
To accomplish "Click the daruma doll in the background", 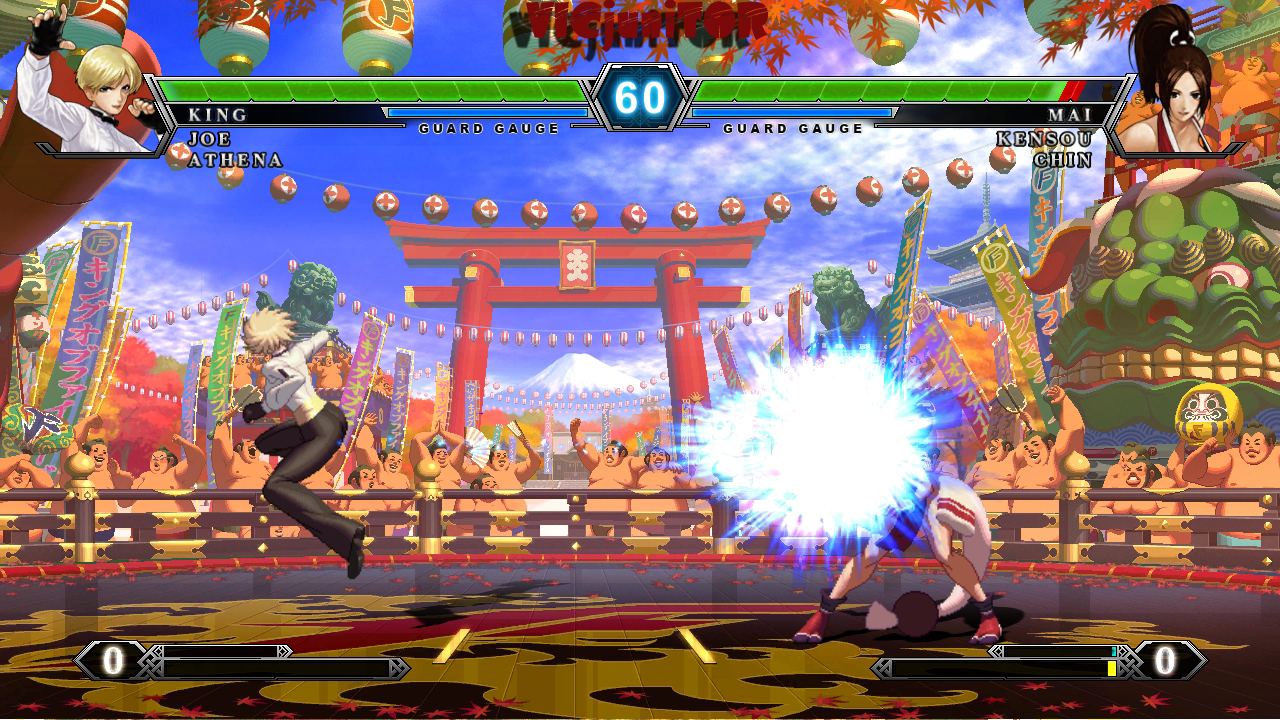I will point(1207,413).
